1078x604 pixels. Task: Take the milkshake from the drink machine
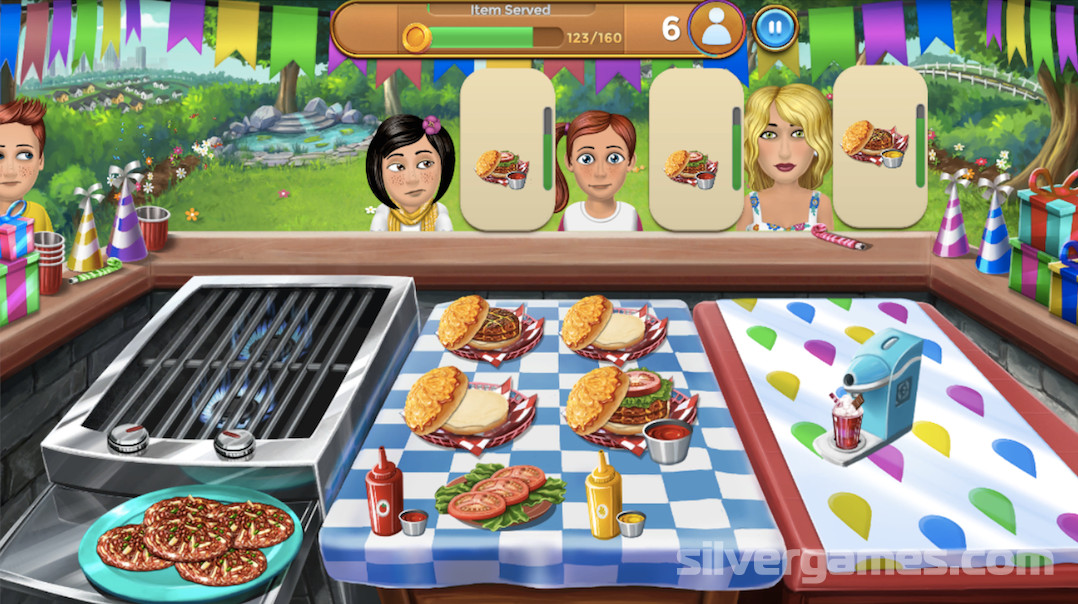click(847, 423)
